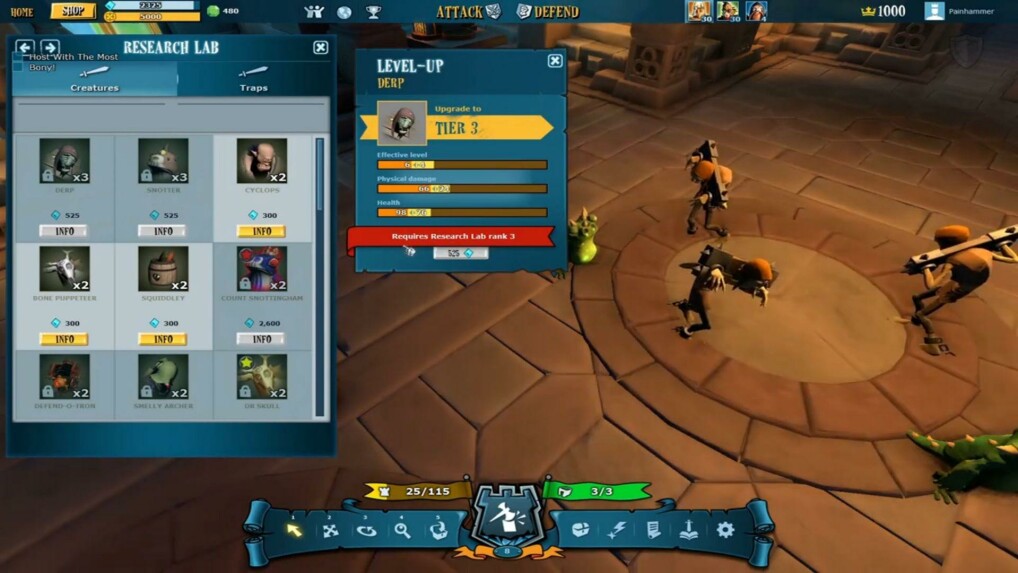Open Count Snottingham's Info button
Viewport: 1018px width, 573px height.
[261, 339]
